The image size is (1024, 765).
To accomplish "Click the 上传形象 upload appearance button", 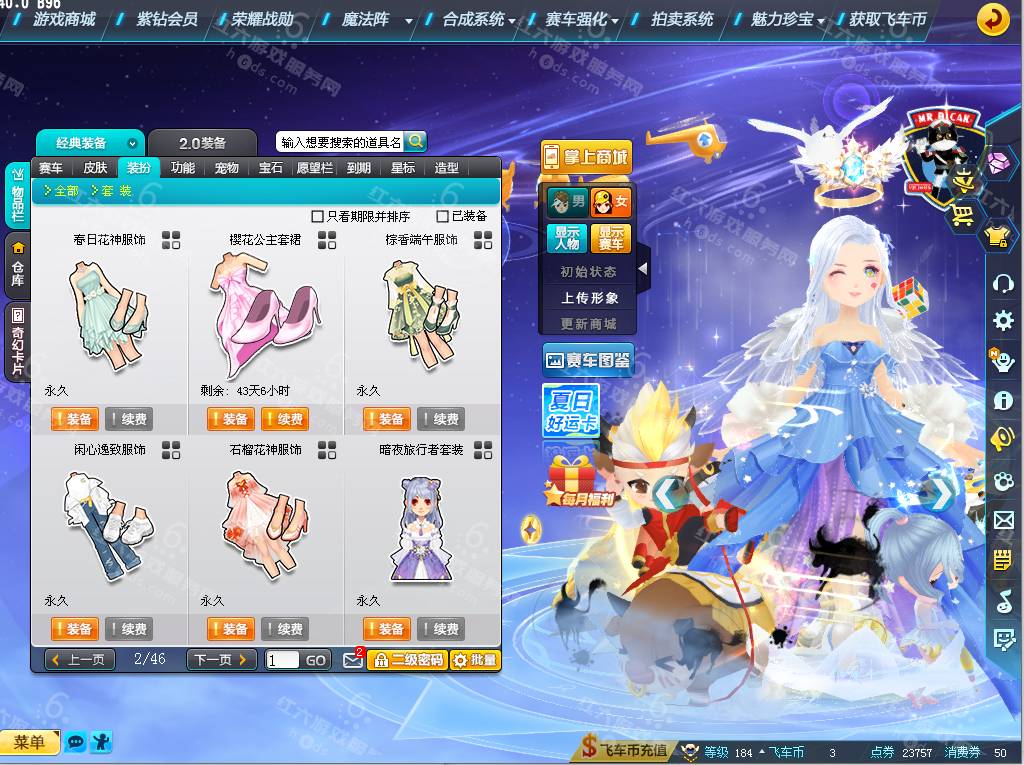I will pyautogui.click(x=589, y=298).
